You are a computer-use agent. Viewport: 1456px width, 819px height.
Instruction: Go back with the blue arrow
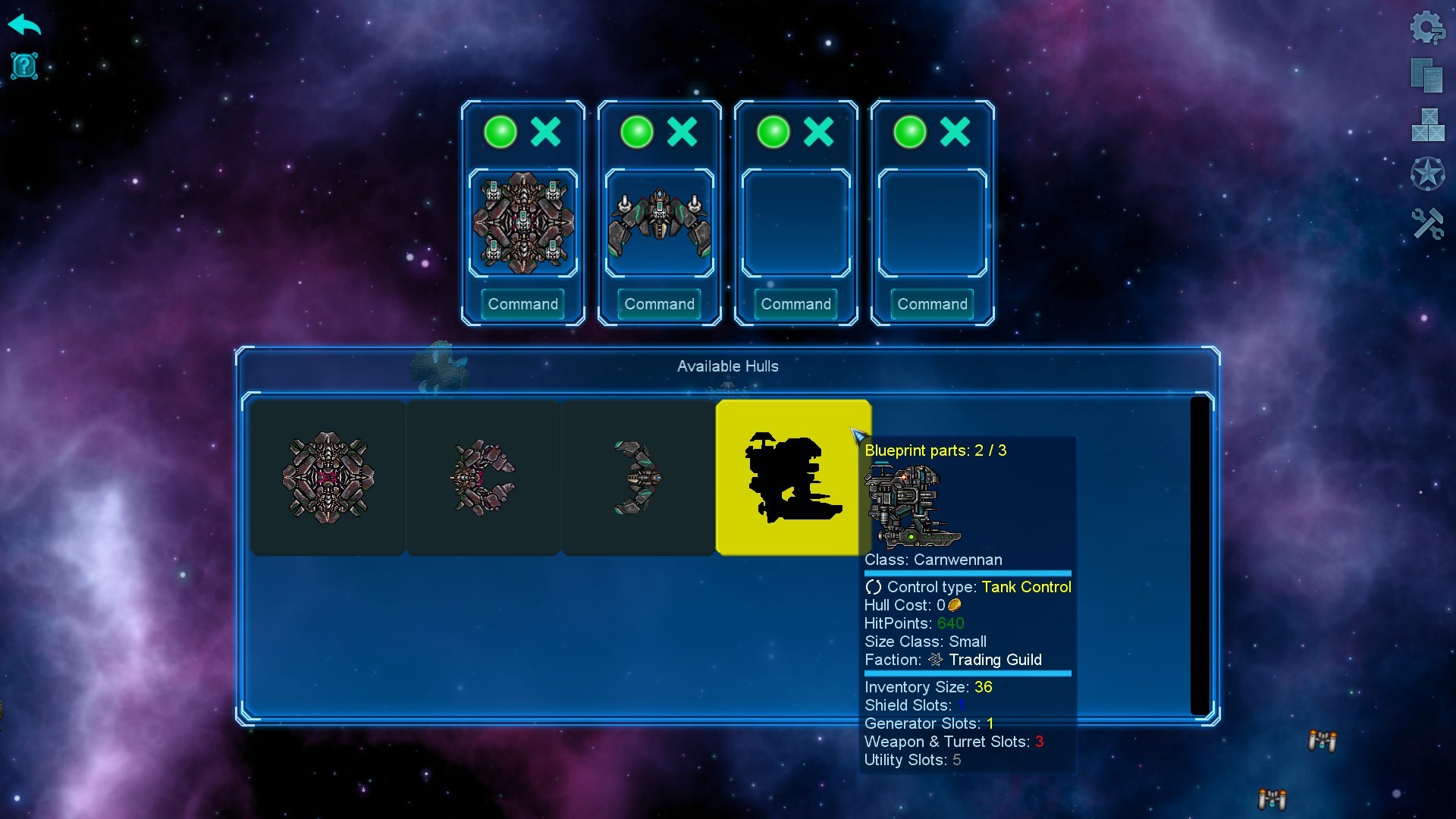[24, 25]
